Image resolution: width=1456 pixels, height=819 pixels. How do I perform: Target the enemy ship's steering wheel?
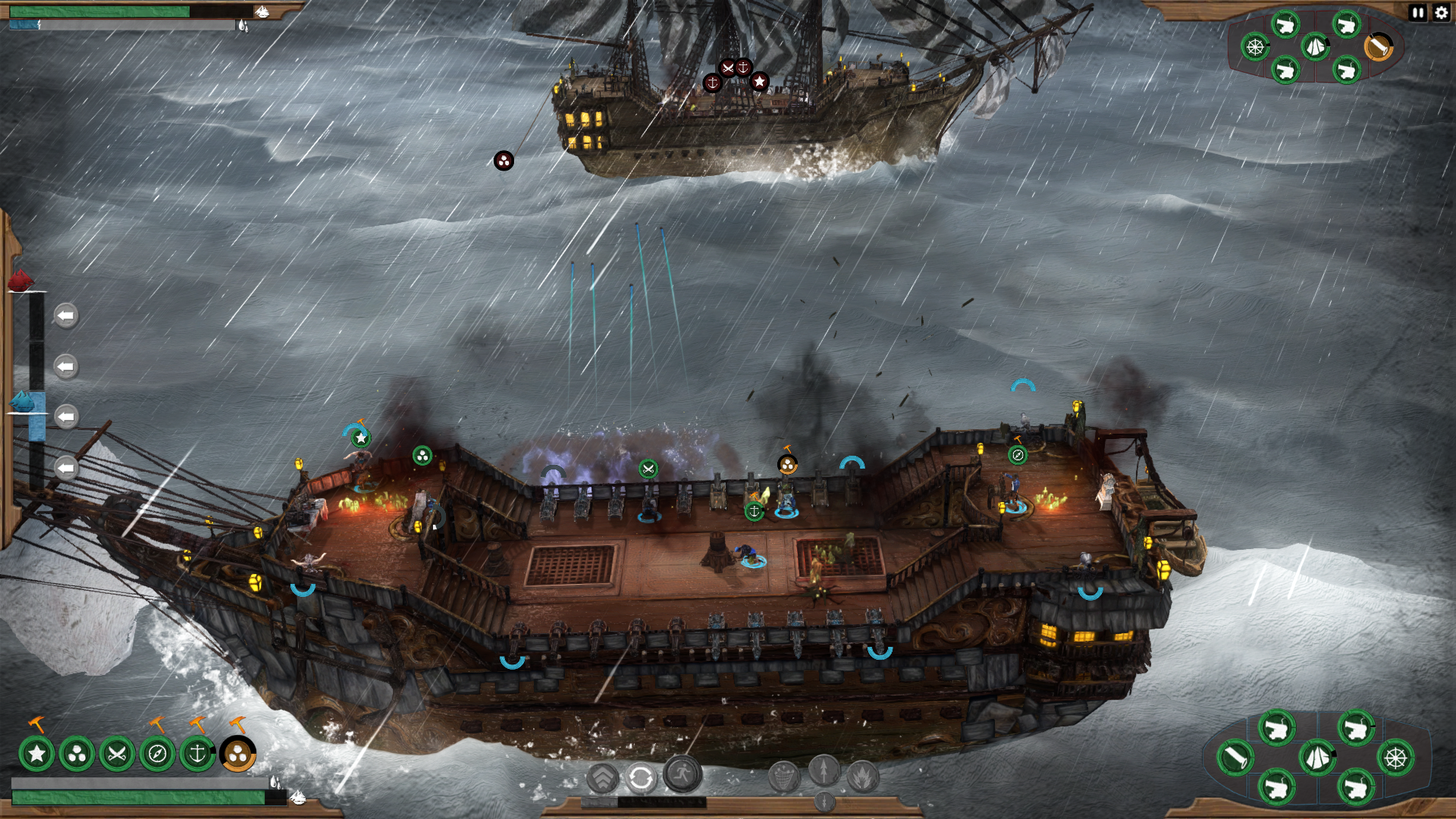point(1255,47)
